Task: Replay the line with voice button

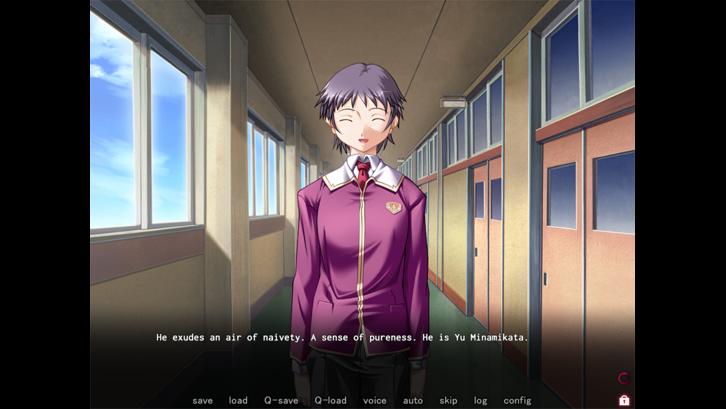Action: 374,400
